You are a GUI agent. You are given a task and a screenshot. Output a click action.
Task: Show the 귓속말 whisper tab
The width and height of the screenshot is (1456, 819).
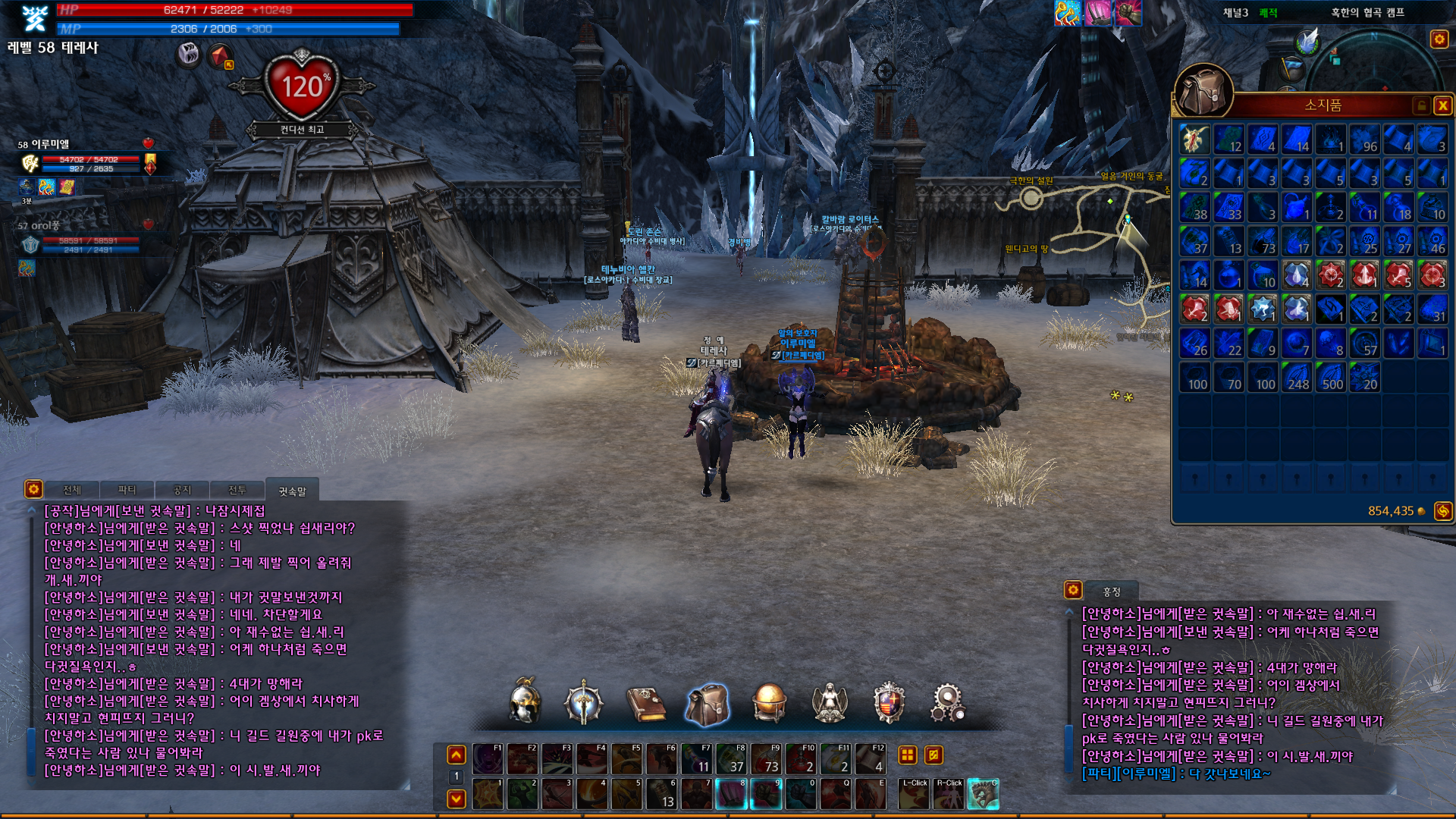click(292, 491)
